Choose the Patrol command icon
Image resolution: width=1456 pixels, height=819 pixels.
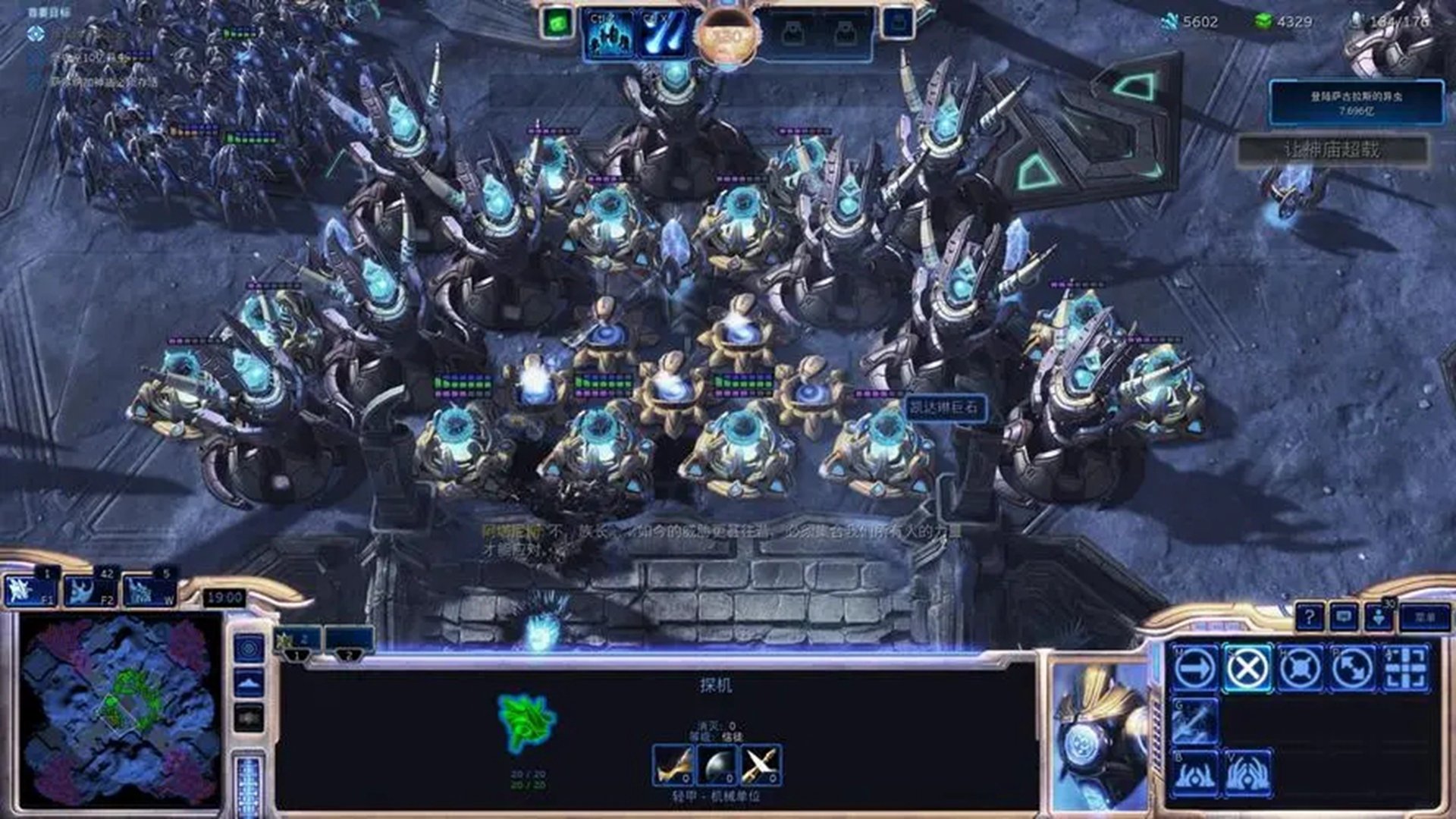[1352, 668]
